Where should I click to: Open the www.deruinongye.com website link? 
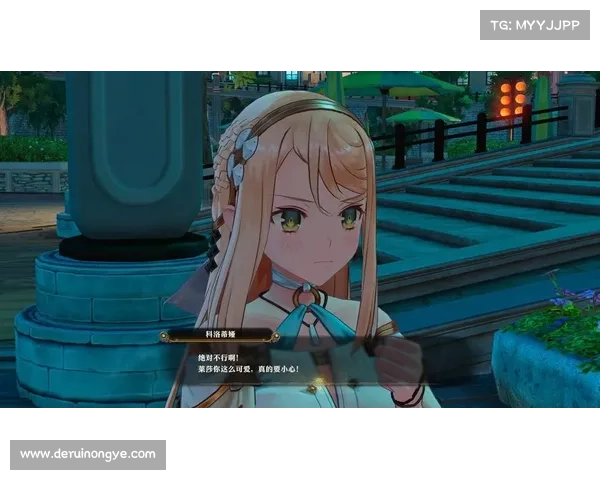88,454
